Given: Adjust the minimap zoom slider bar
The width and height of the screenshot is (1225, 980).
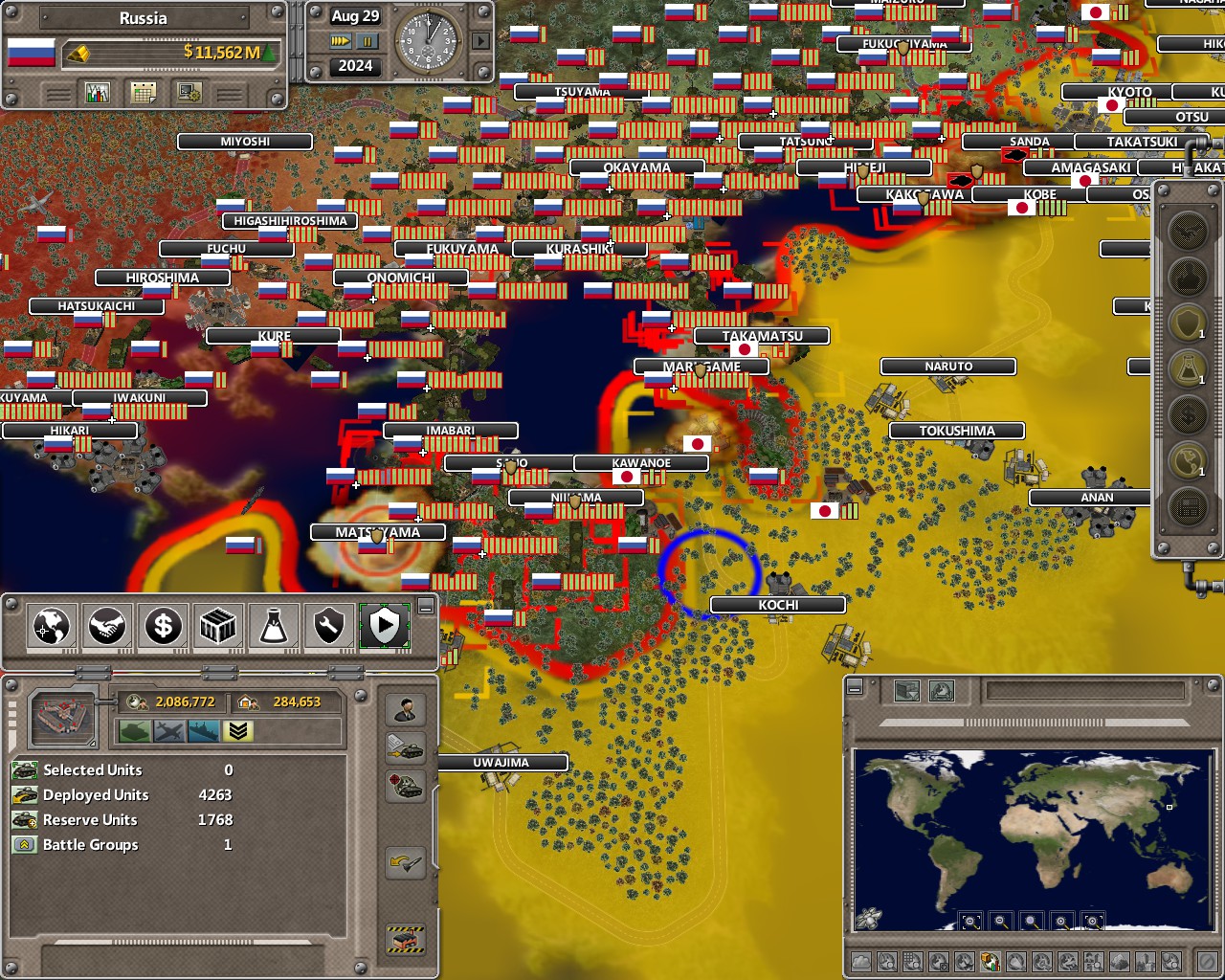Looking at the screenshot, I should coord(1034,722).
